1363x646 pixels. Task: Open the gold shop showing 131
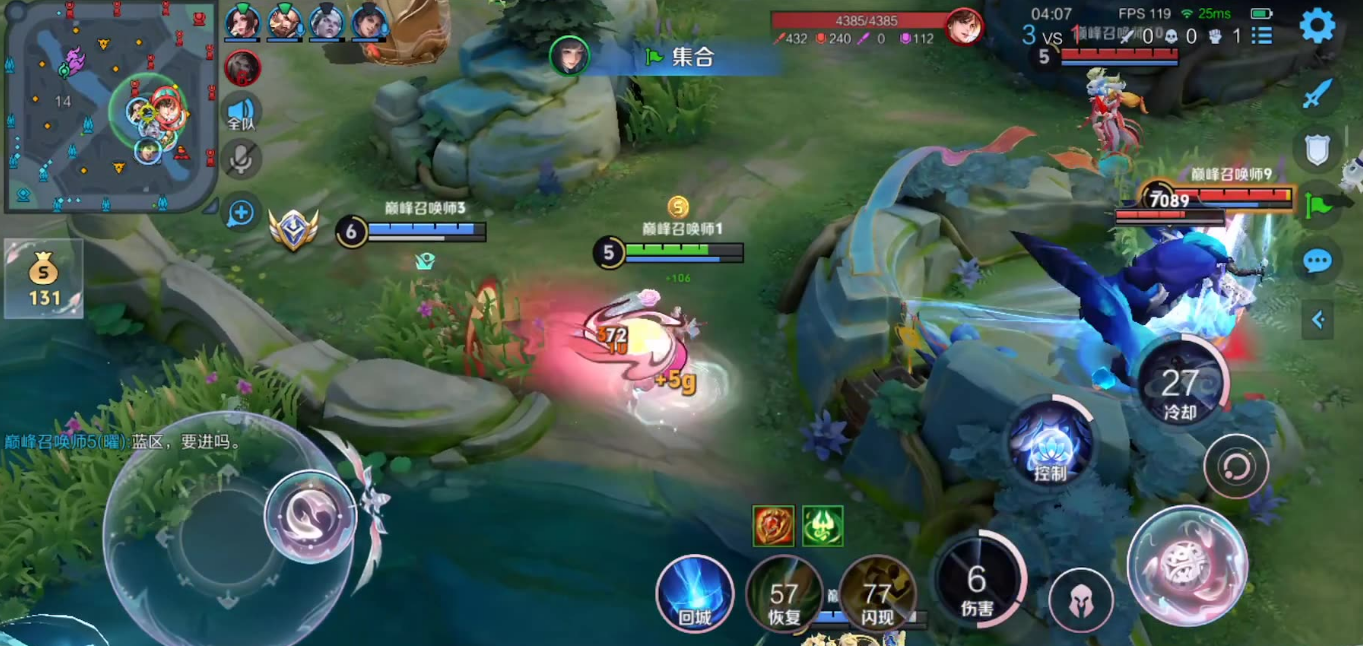[43, 279]
